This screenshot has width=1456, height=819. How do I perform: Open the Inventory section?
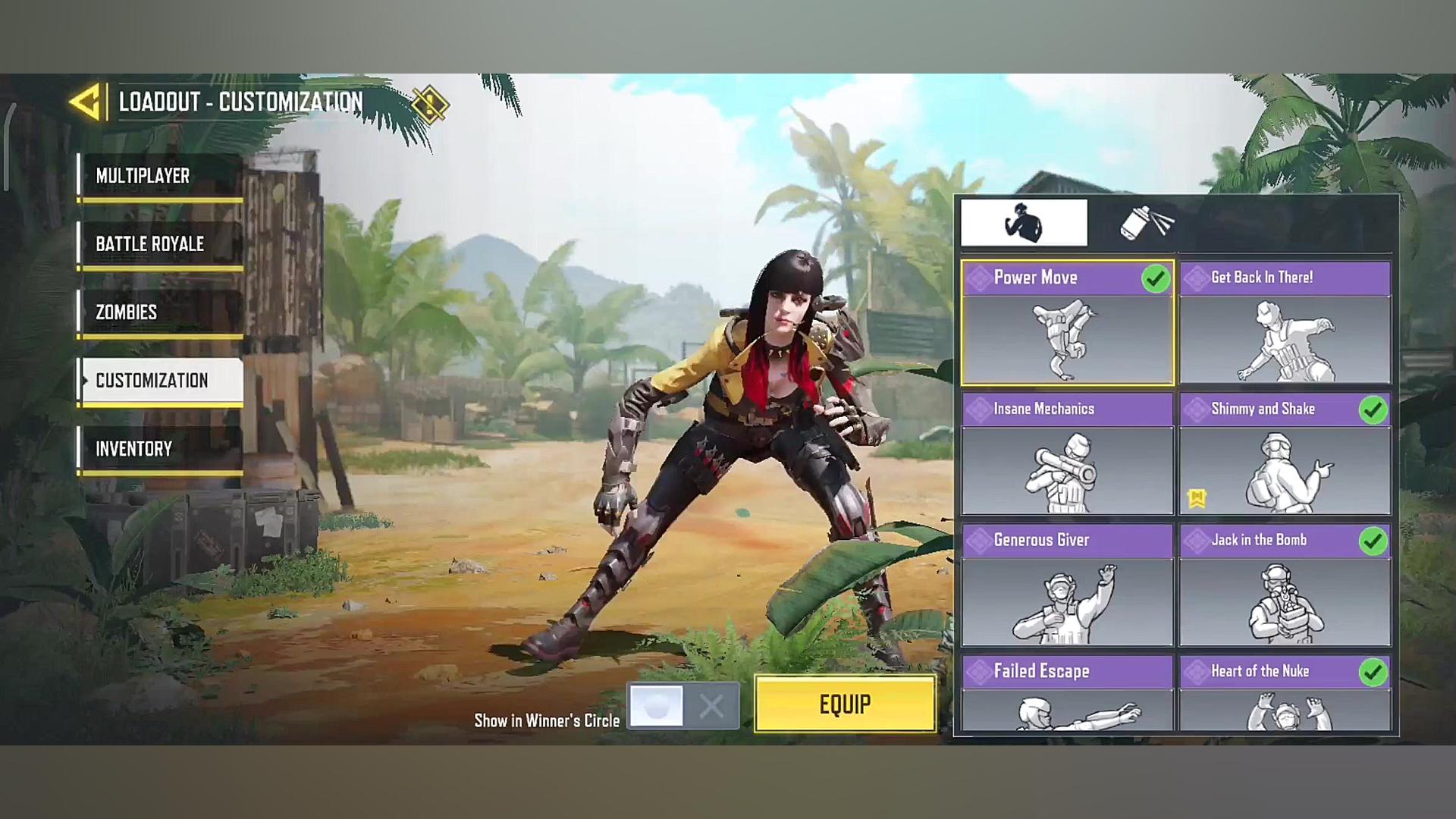161,449
